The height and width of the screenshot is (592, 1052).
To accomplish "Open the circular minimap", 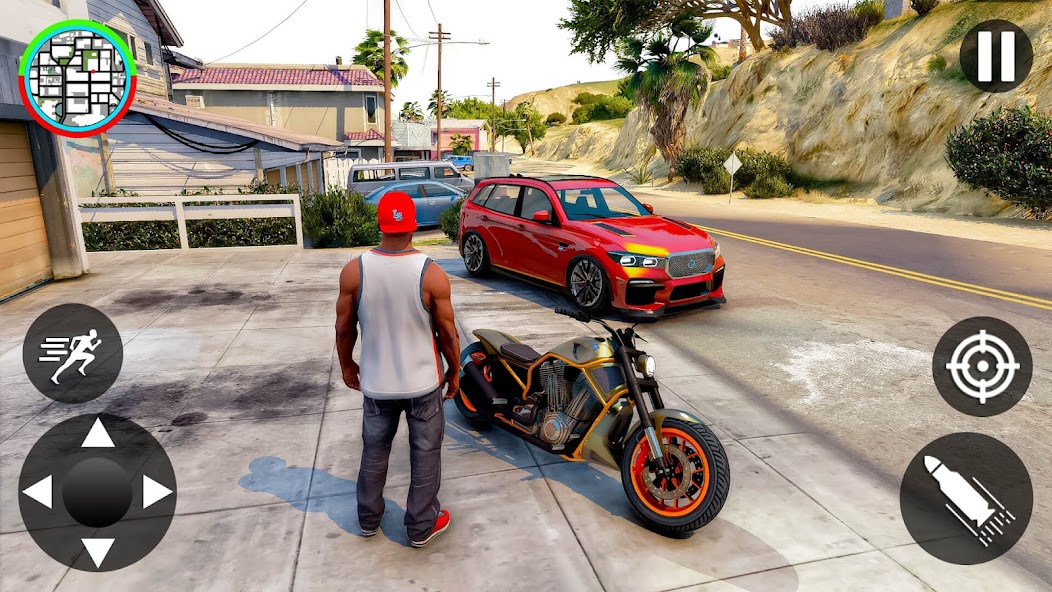I will click(77, 77).
